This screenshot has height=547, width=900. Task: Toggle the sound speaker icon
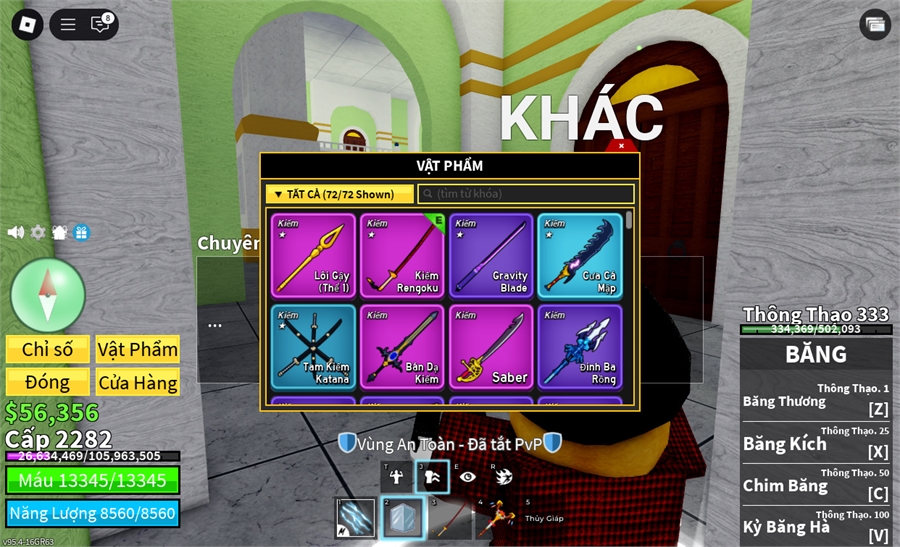tap(16, 232)
